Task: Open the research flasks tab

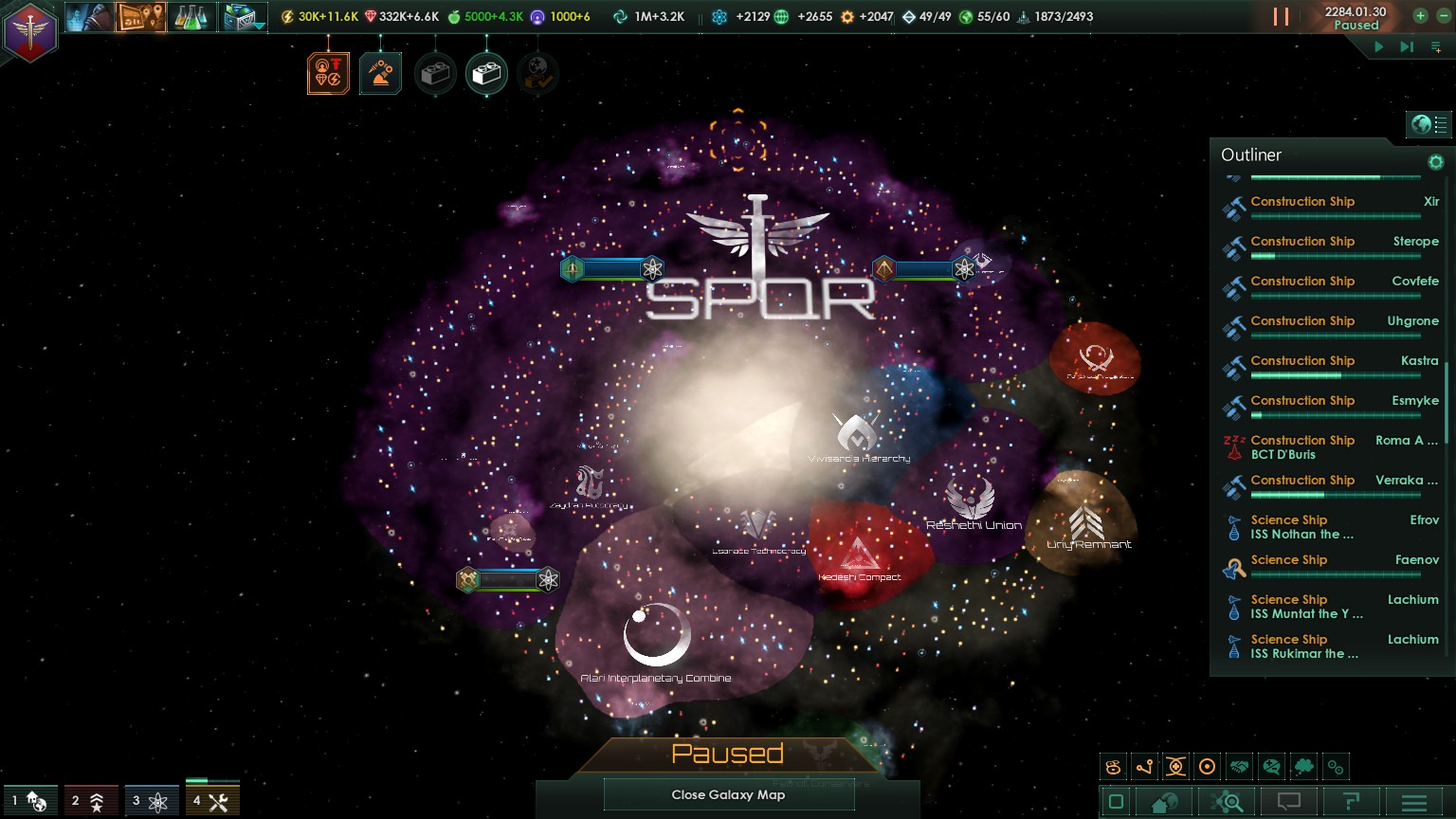Action: point(191,17)
